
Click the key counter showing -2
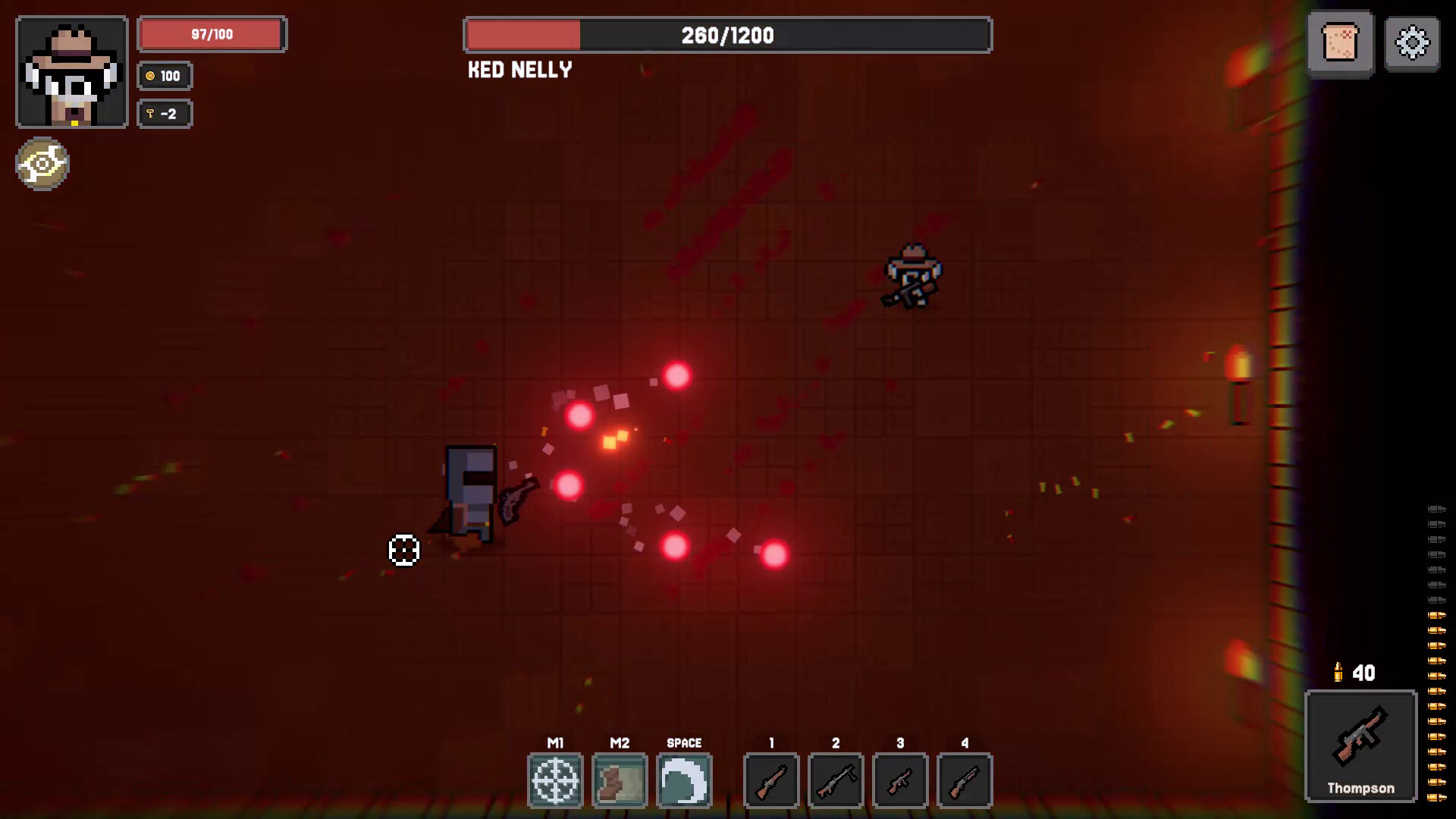164,114
